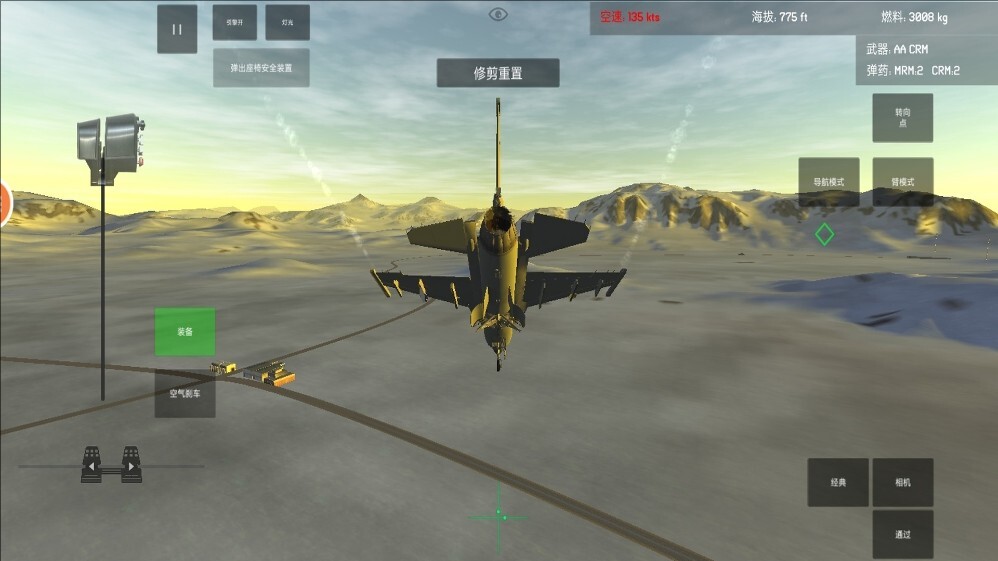
Task: Select the waypoint button (转向点)
Action: point(902,118)
